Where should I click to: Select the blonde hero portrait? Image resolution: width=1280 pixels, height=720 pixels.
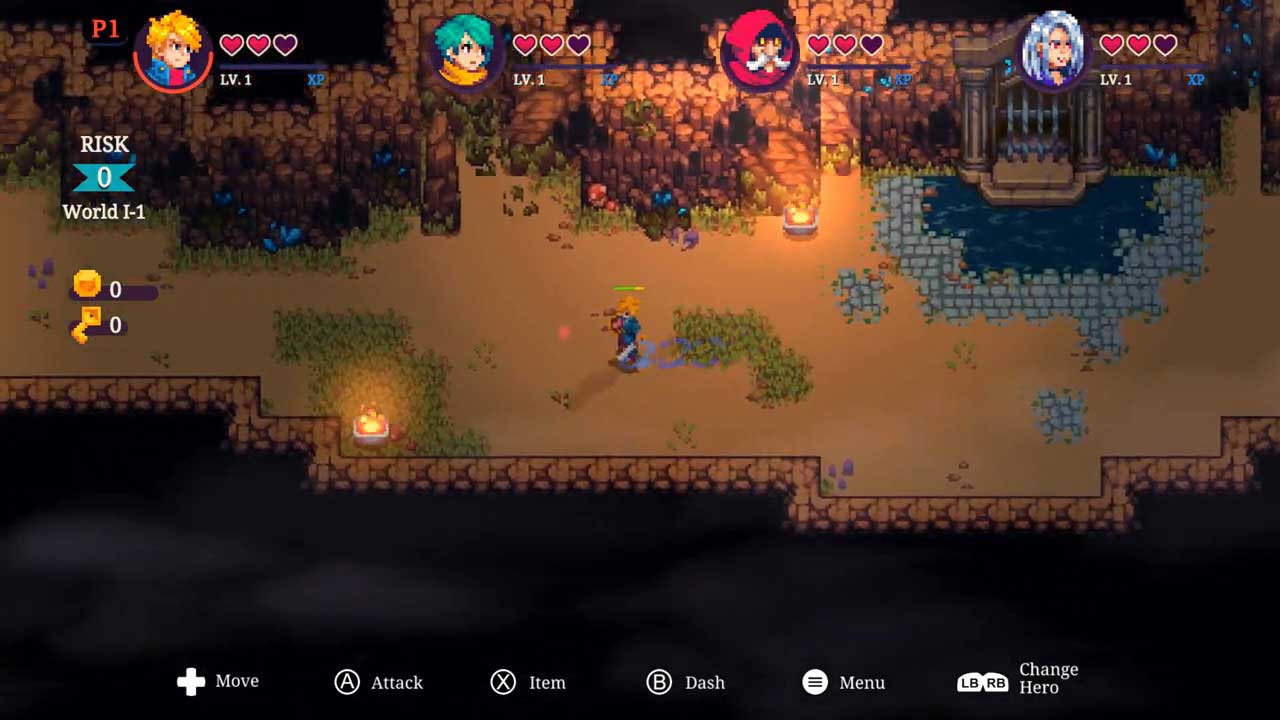point(172,49)
